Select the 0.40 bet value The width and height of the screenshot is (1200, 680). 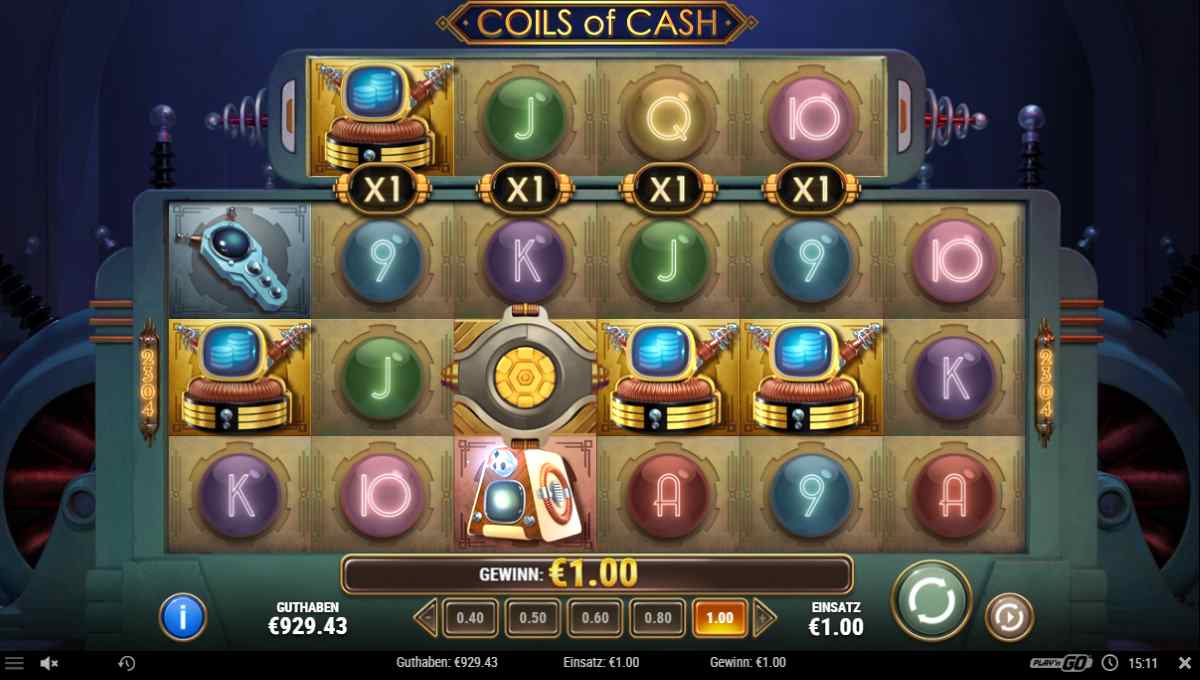[x=469, y=618]
